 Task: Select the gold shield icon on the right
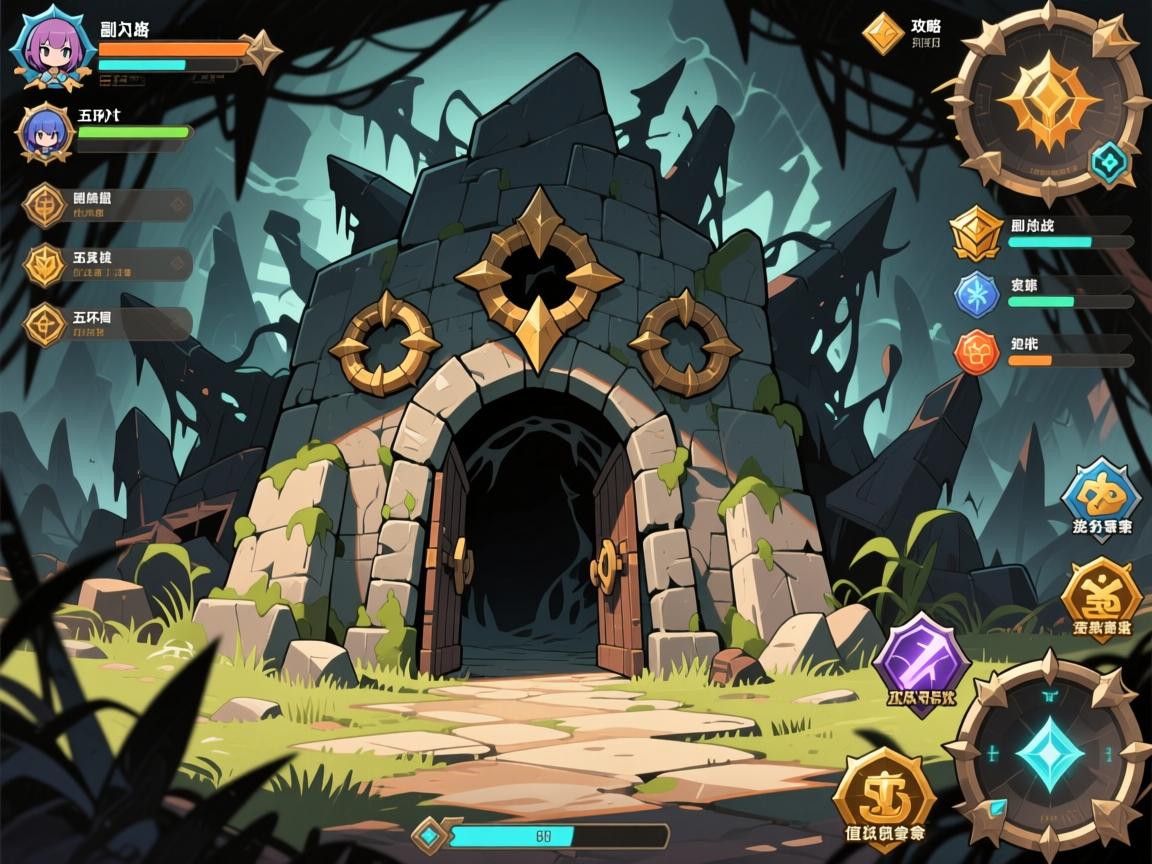(976, 233)
